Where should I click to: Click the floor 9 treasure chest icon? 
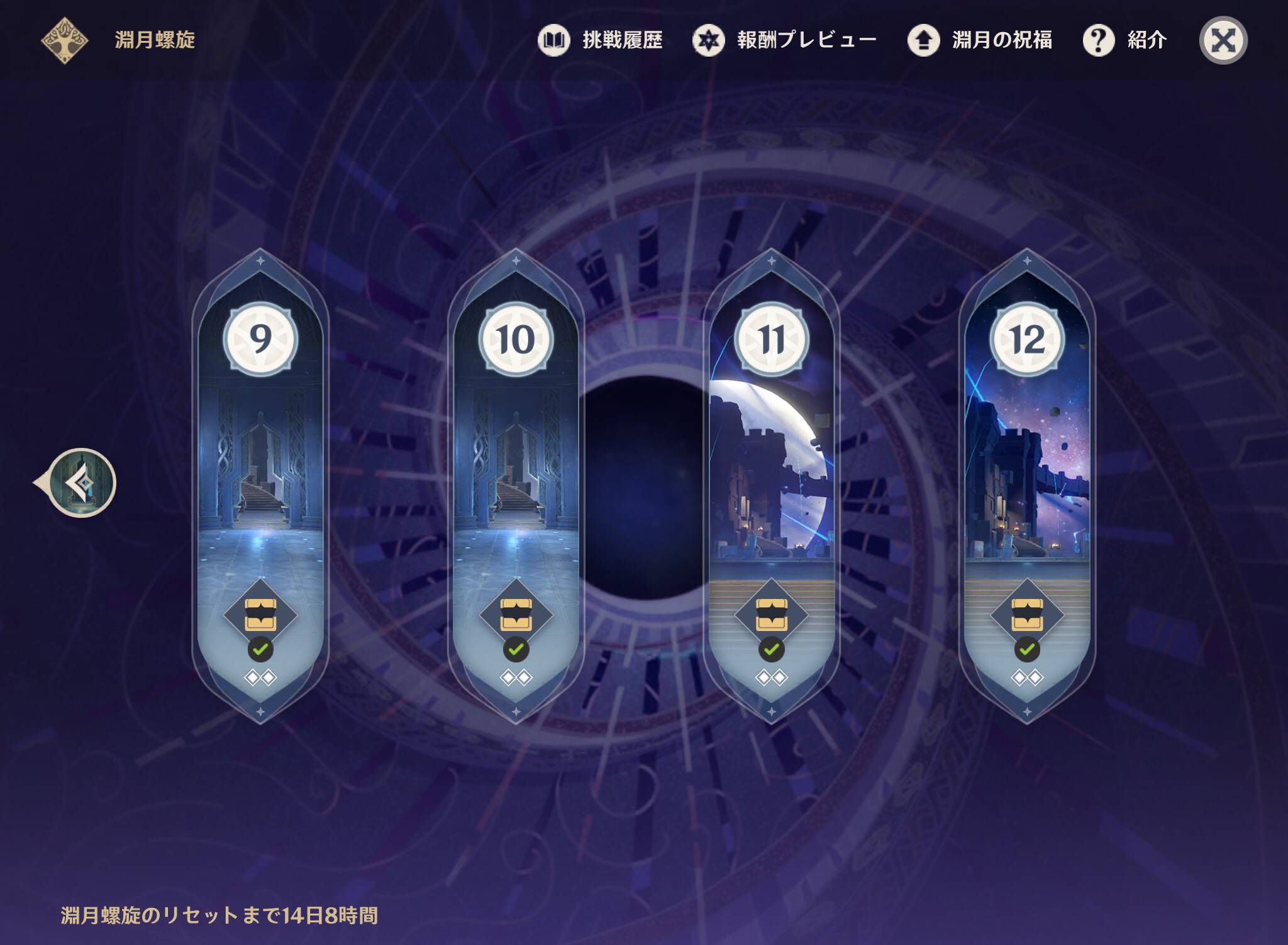[260, 614]
